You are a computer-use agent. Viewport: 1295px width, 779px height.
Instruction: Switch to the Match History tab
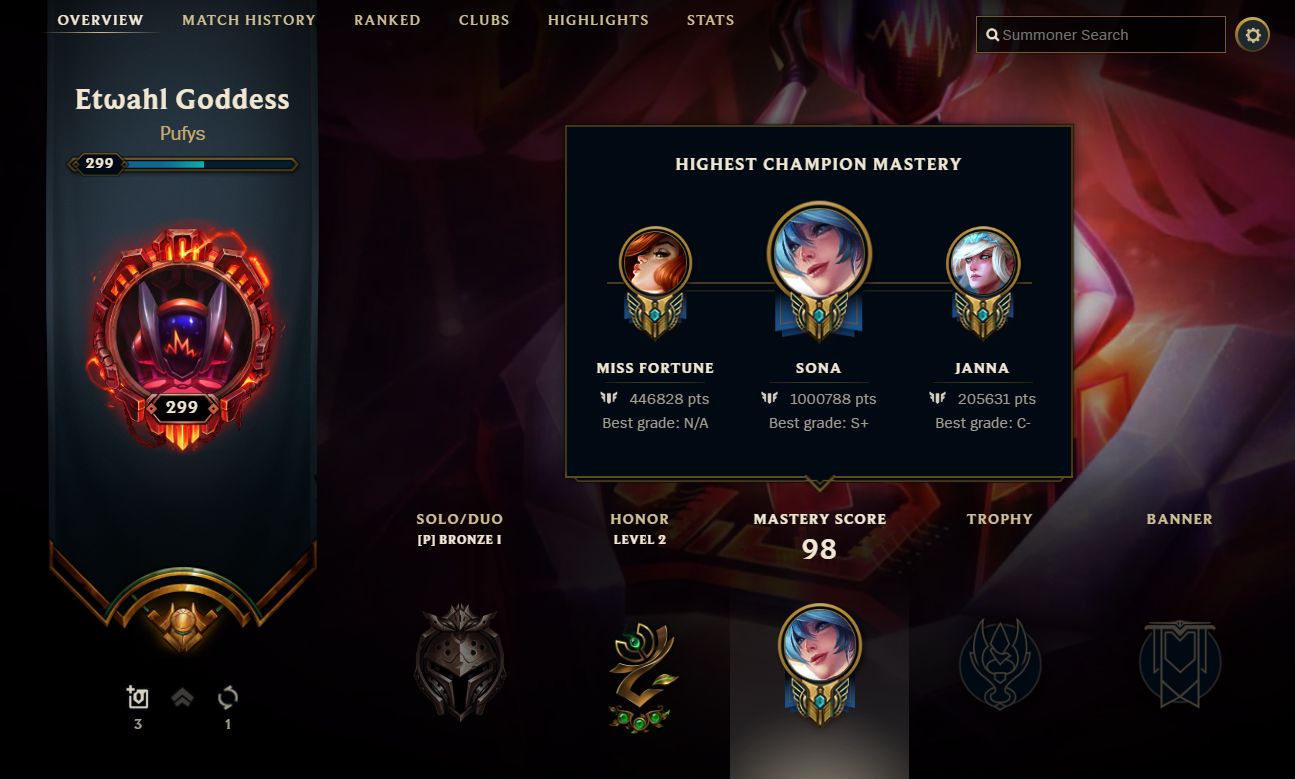point(248,19)
